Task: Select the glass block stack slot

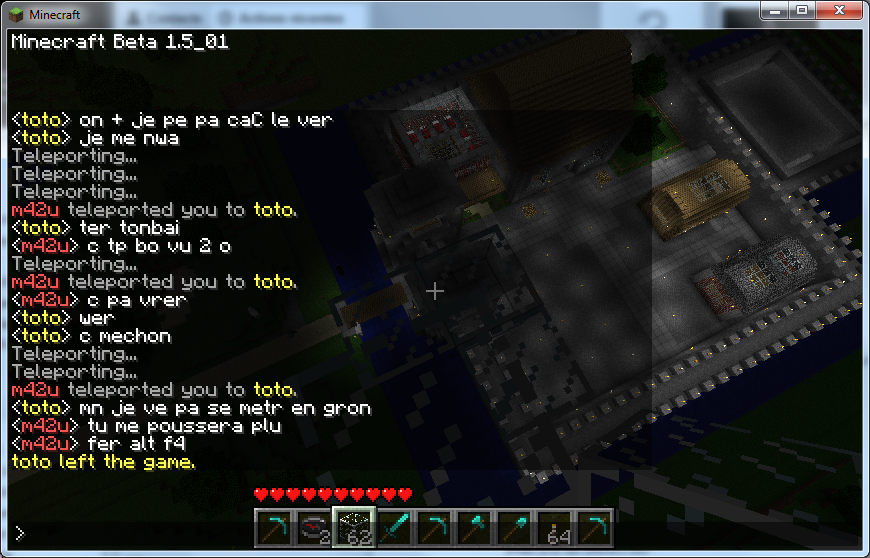Action: coord(353,528)
